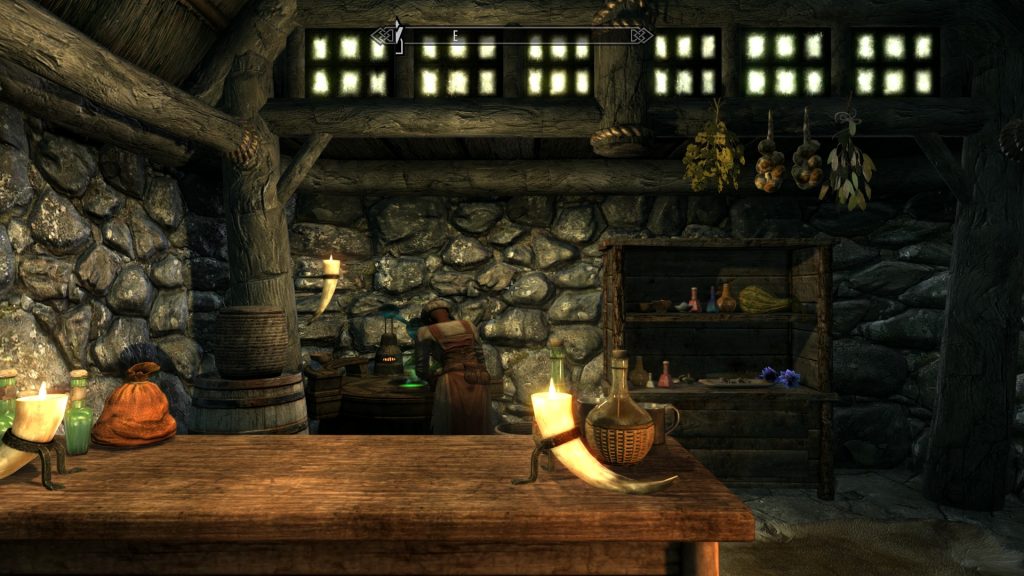Select the white quest marker on the compass
1024x576 pixels.
pos(398,35)
